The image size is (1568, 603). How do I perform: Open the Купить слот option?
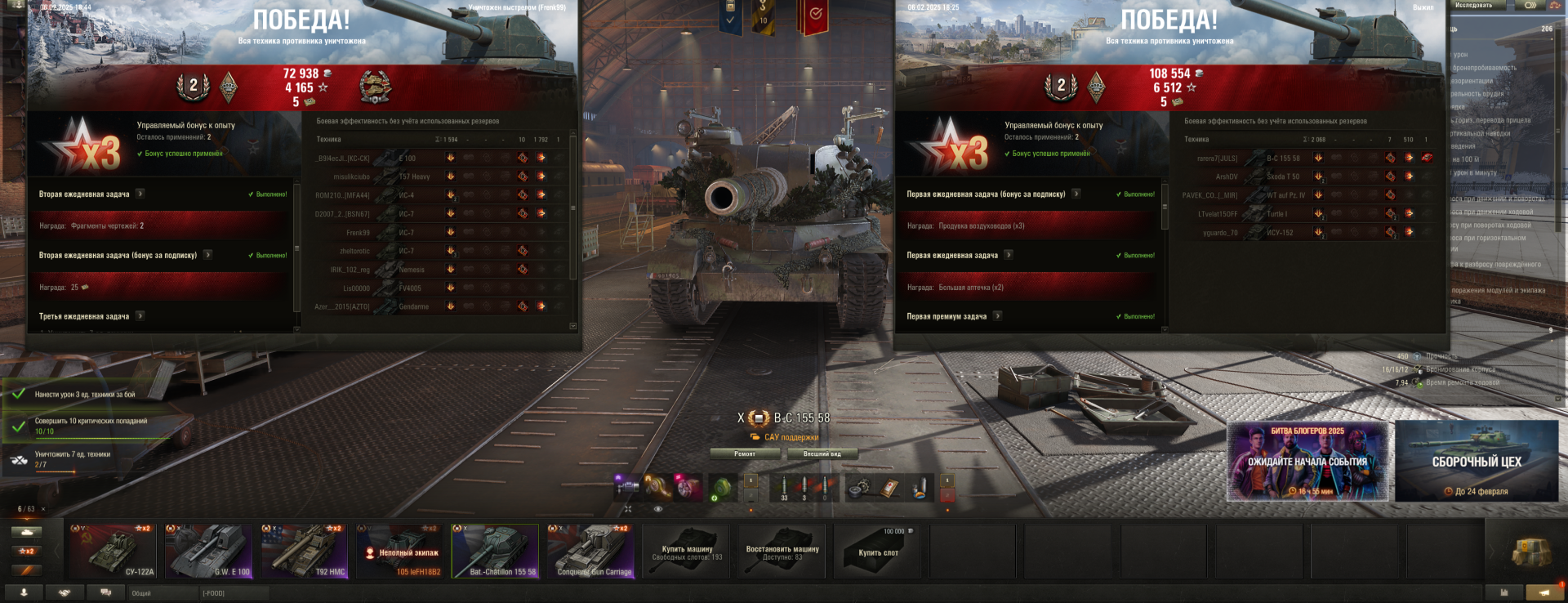878,552
